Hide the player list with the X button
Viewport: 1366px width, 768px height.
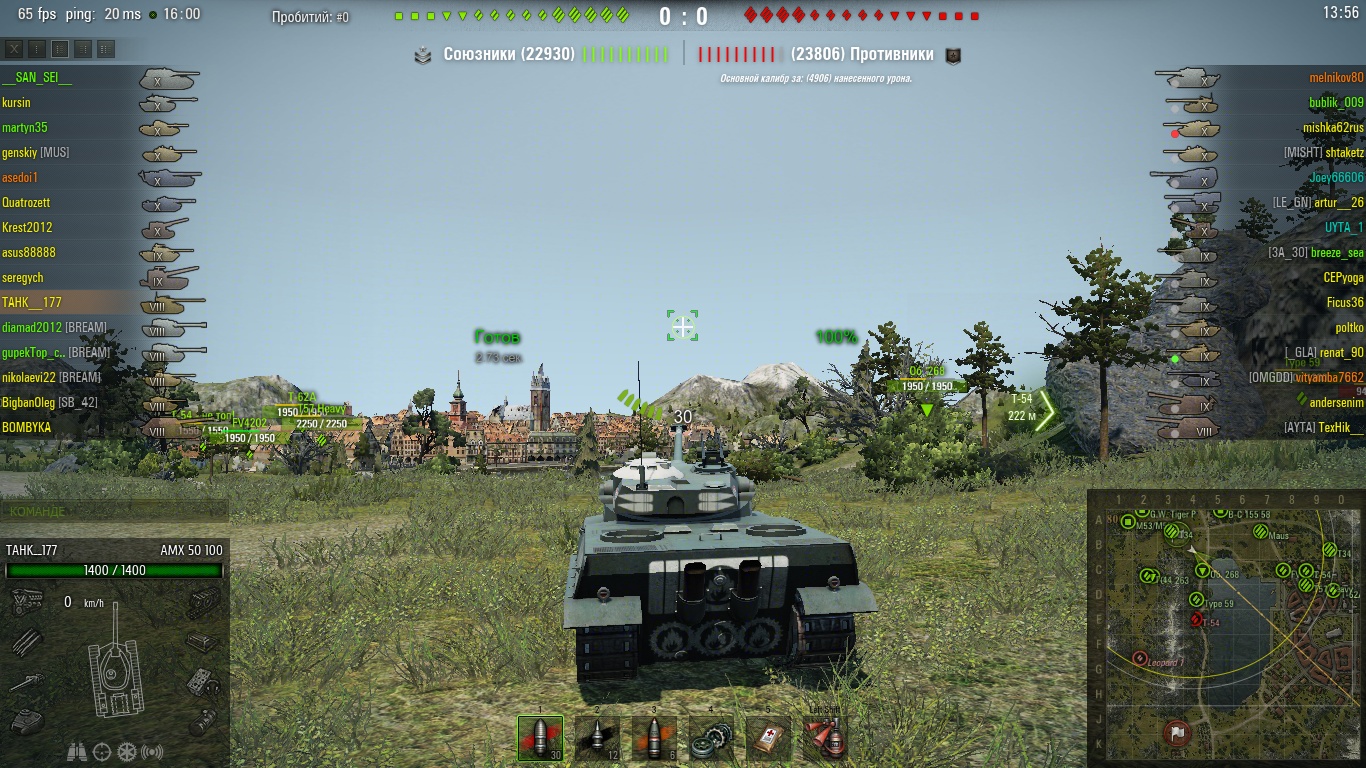(14, 48)
